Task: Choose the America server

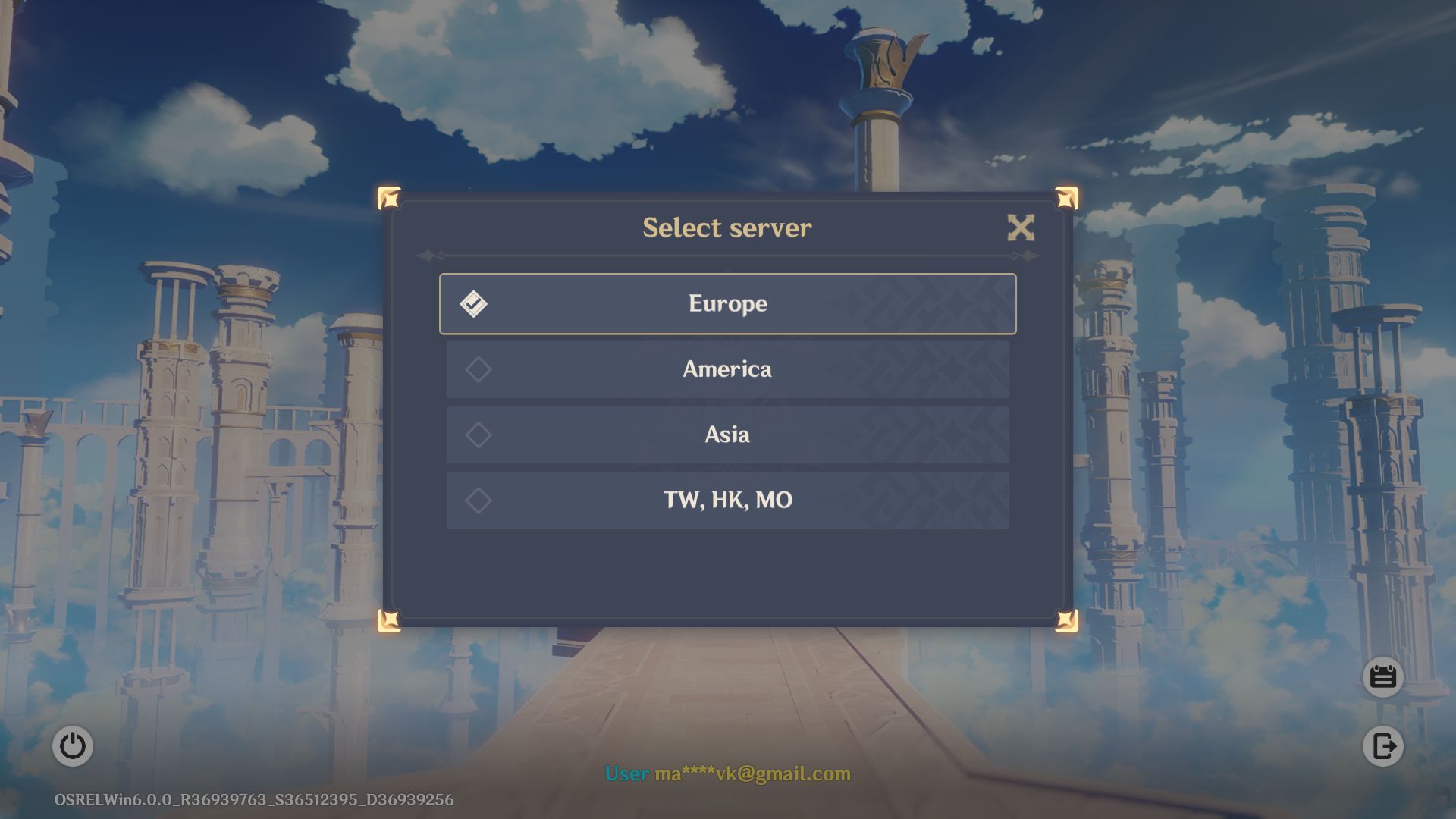Action: [727, 369]
